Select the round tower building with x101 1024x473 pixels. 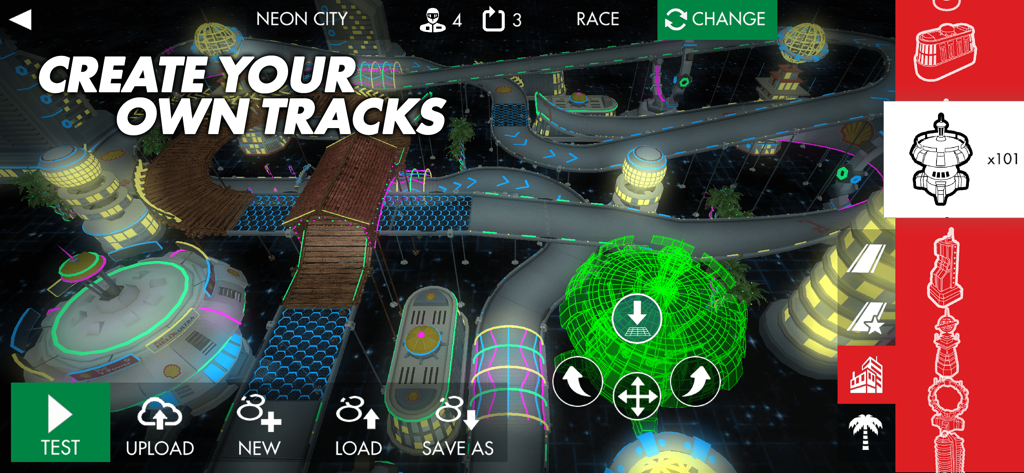952,160
